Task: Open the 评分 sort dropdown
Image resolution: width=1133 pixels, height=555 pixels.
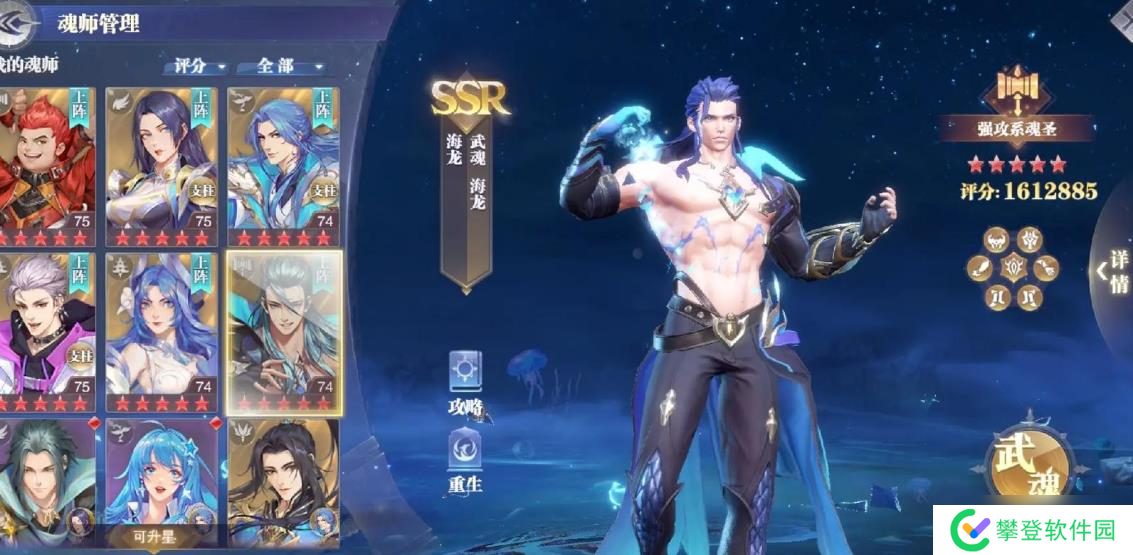Action: pyautogui.click(x=195, y=66)
